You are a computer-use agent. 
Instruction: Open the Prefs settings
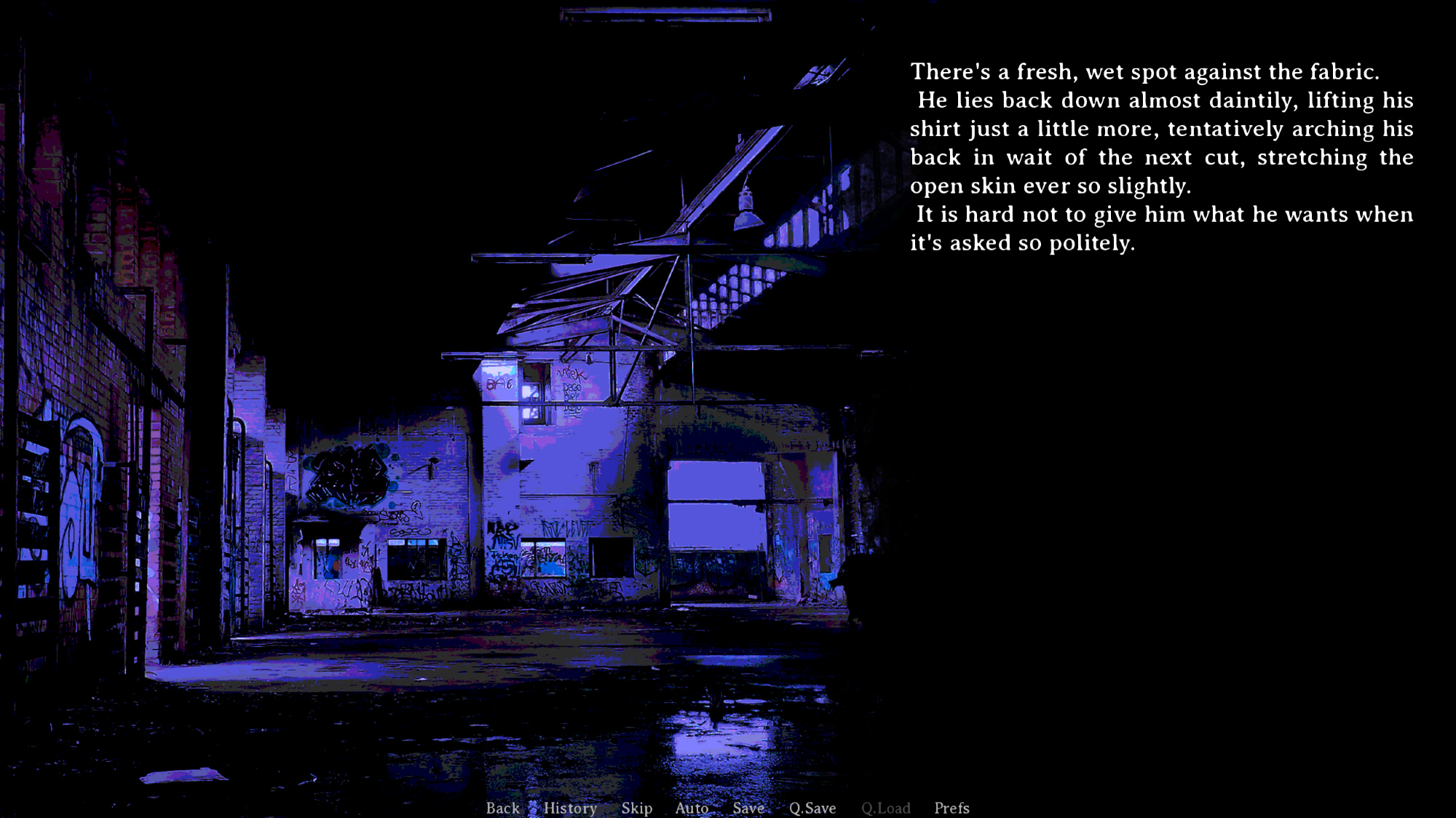pyautogui.click(x=951, y=808)
